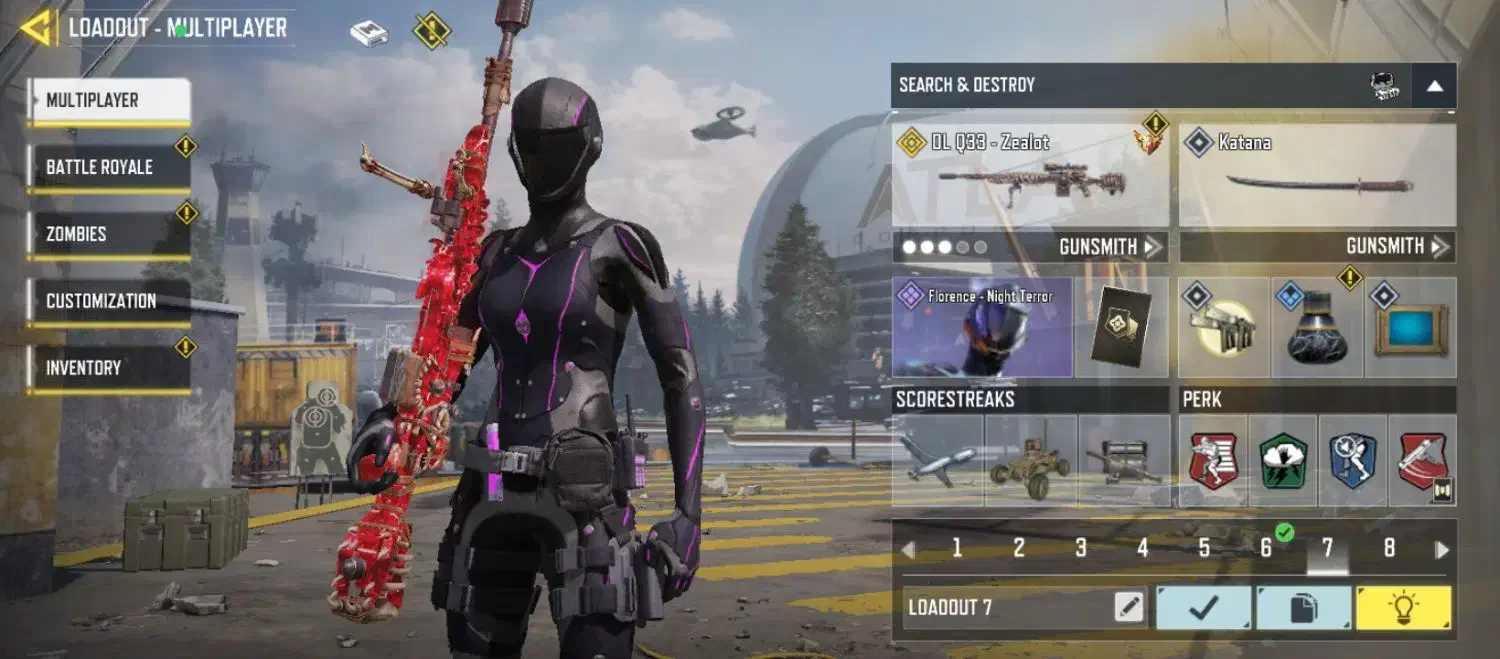Image resolution: width=1500 pixels, height=659 pixels.
Task: Select the Florence - Night Terror operator
Action: (981, 328)
